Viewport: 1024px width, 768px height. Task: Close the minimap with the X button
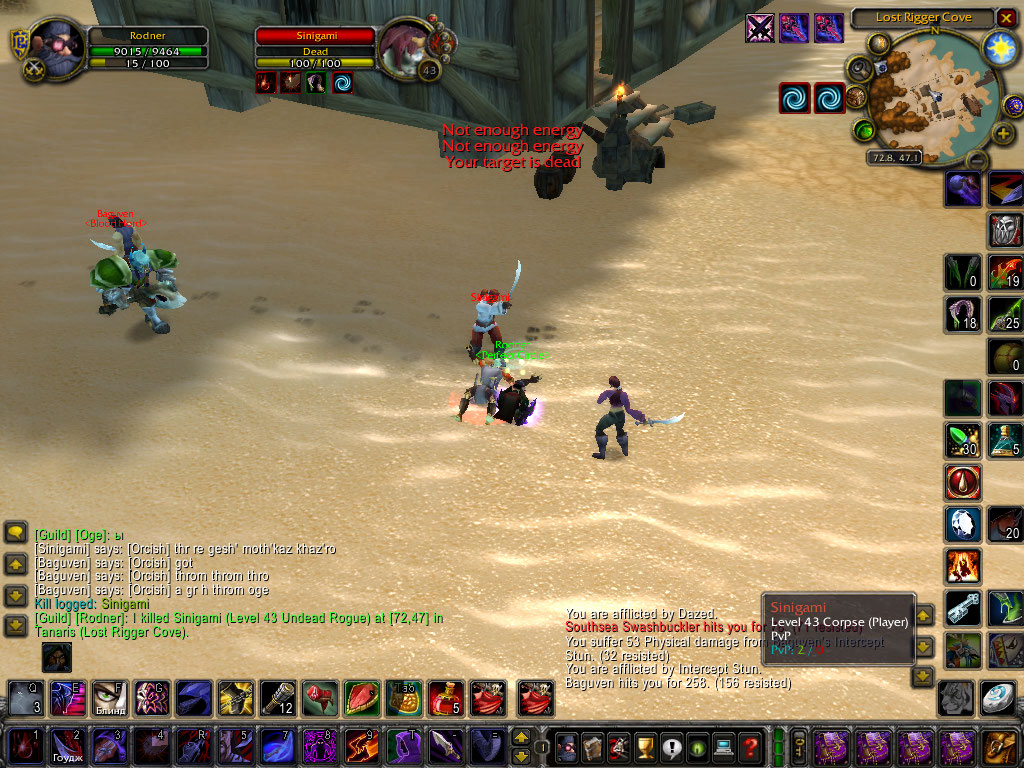[x=1005, y=18]
